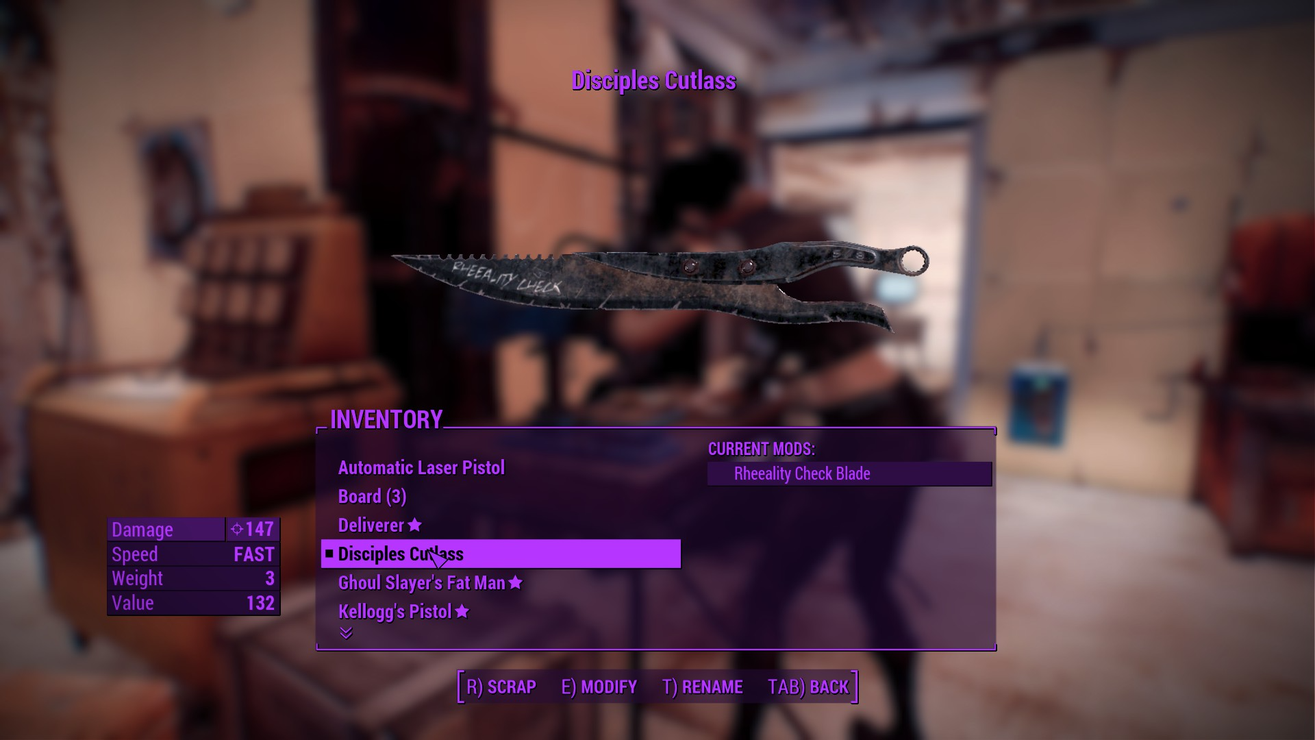This screenshot has height=740, width=1315.
Task: Select the Automatic Laser Pistol entry
Action: (x=421, y=467)
